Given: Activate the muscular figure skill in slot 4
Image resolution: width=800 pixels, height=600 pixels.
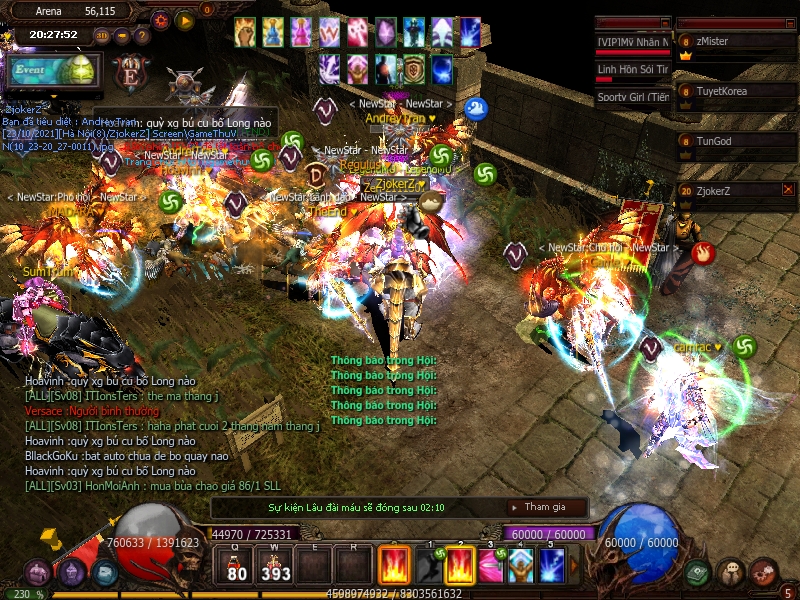Looking at the screenshot, I should click(520, 566).
